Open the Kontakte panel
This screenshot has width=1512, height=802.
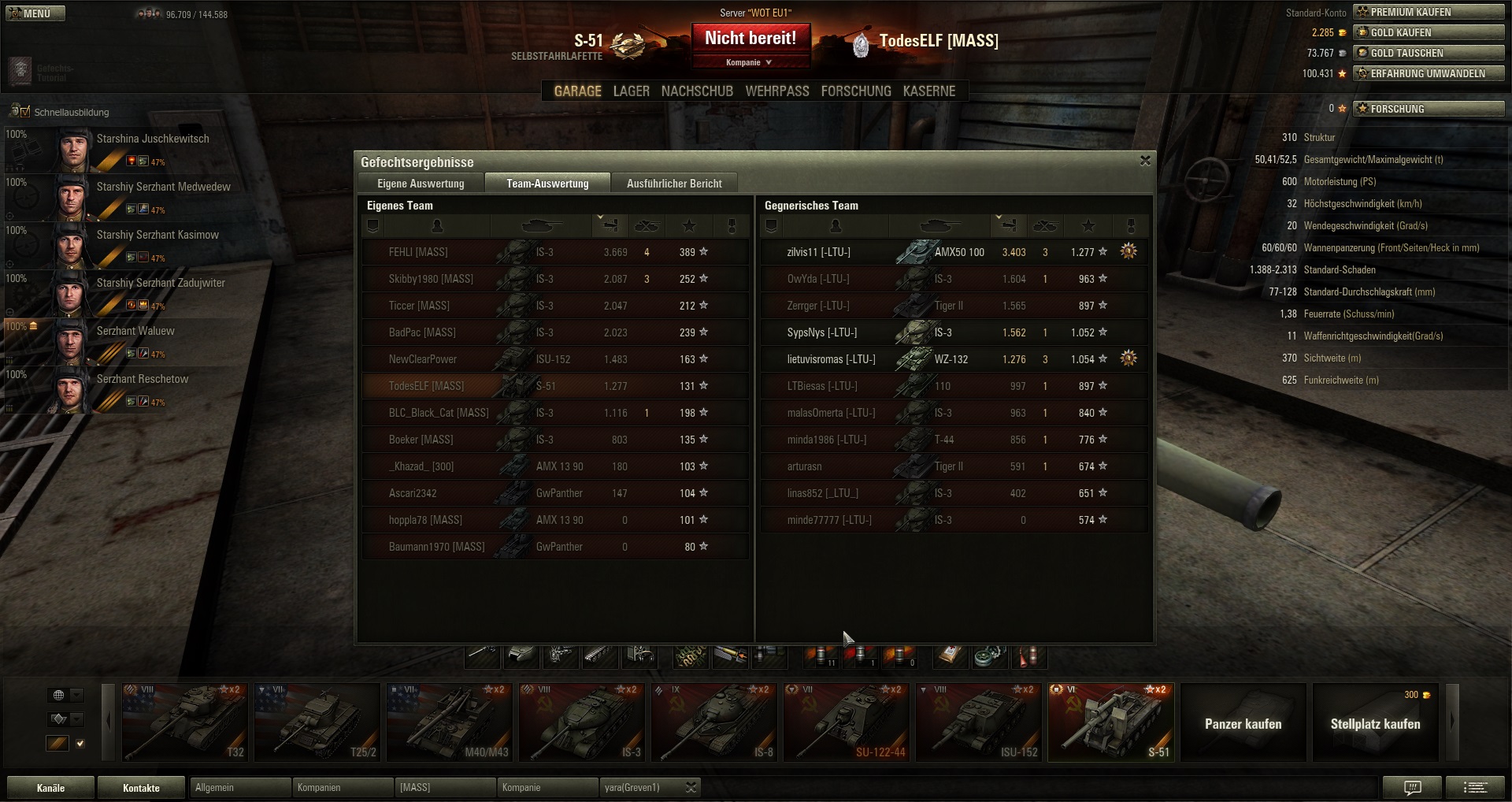[x=141, y=788]
